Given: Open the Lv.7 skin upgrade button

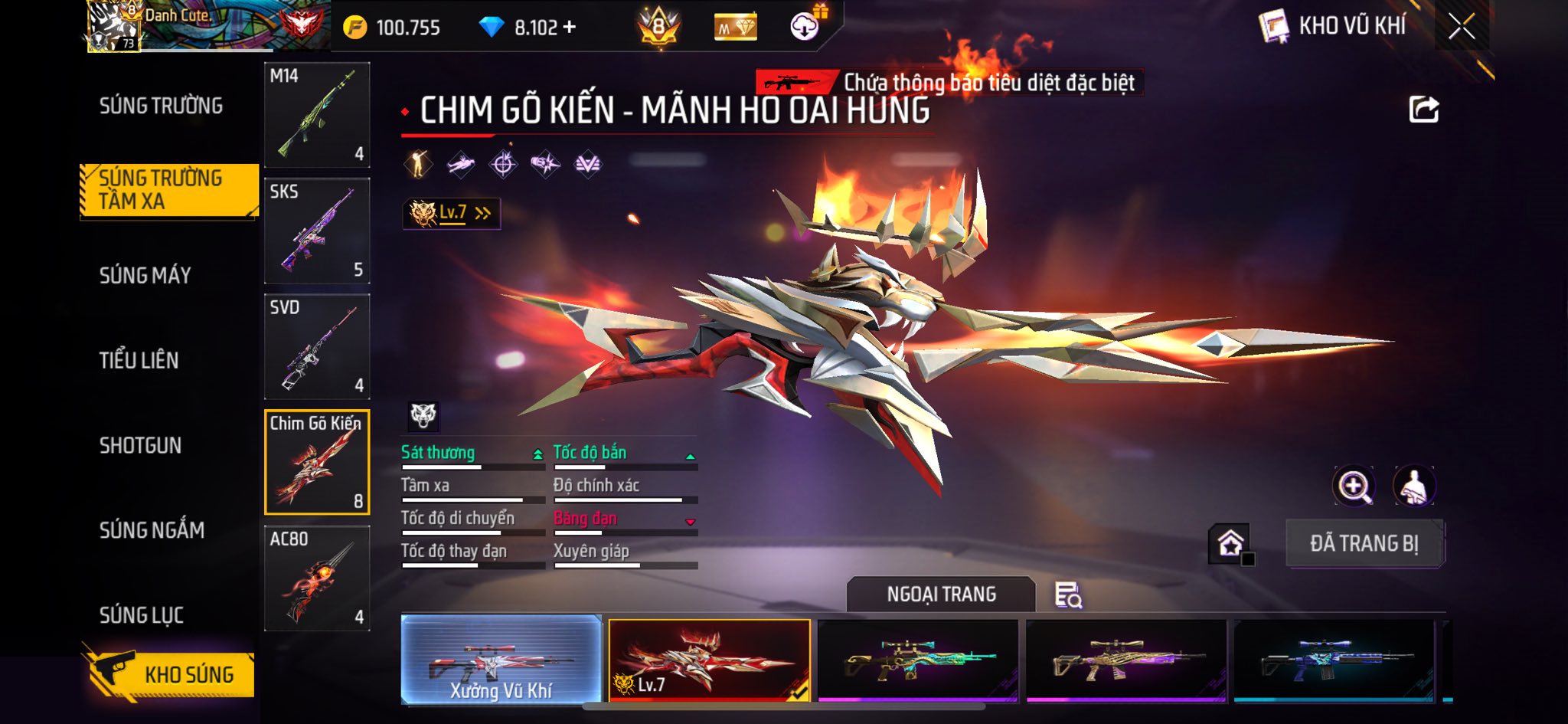Looking at the screenshot, I should click(452, 213).
